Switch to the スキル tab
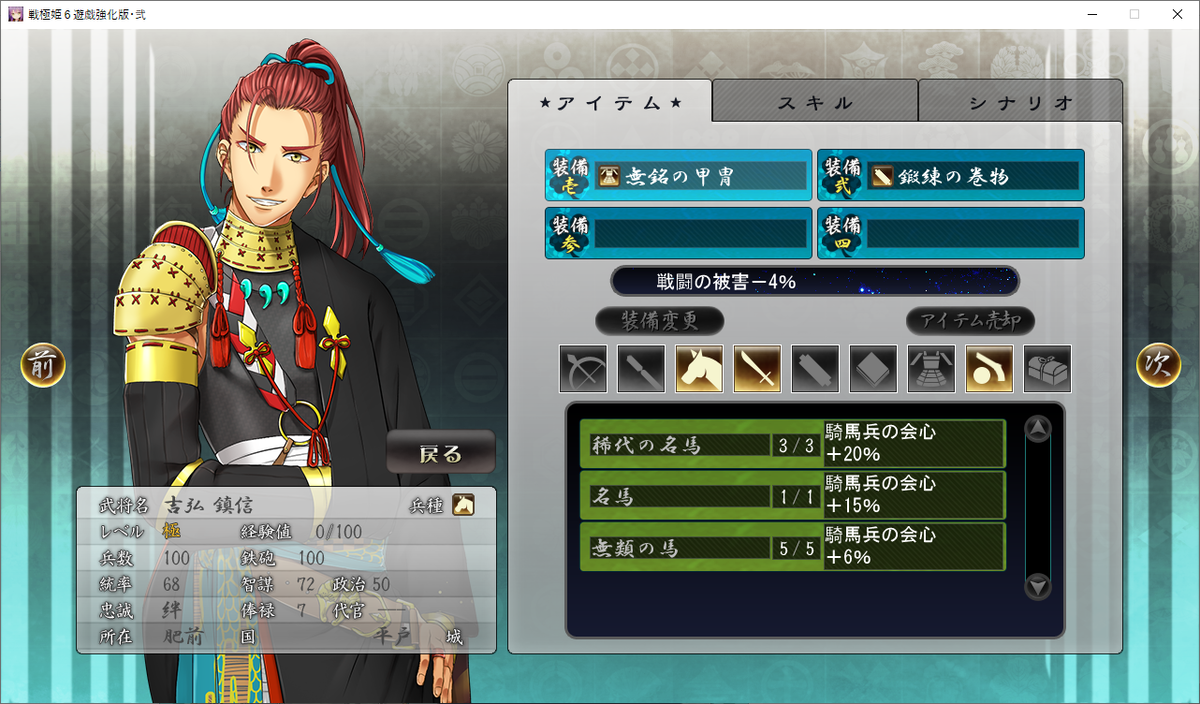Image resolution: width=1200 pixels, height=704 pixels. click(x=815, y=102)
